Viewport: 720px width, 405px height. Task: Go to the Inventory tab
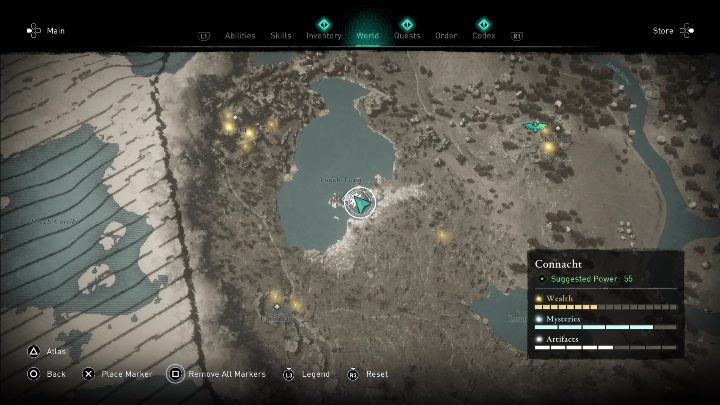(x=324, y=35)
